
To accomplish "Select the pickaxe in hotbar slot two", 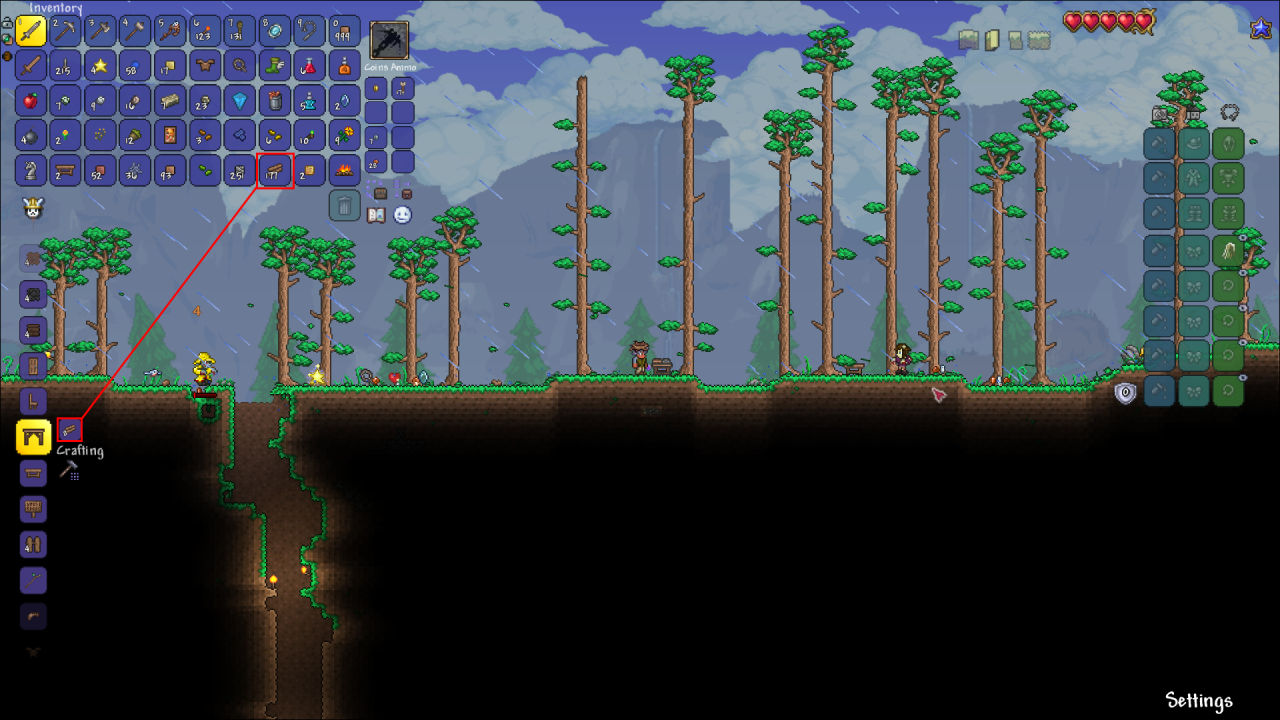I will [x=64, y=30].
